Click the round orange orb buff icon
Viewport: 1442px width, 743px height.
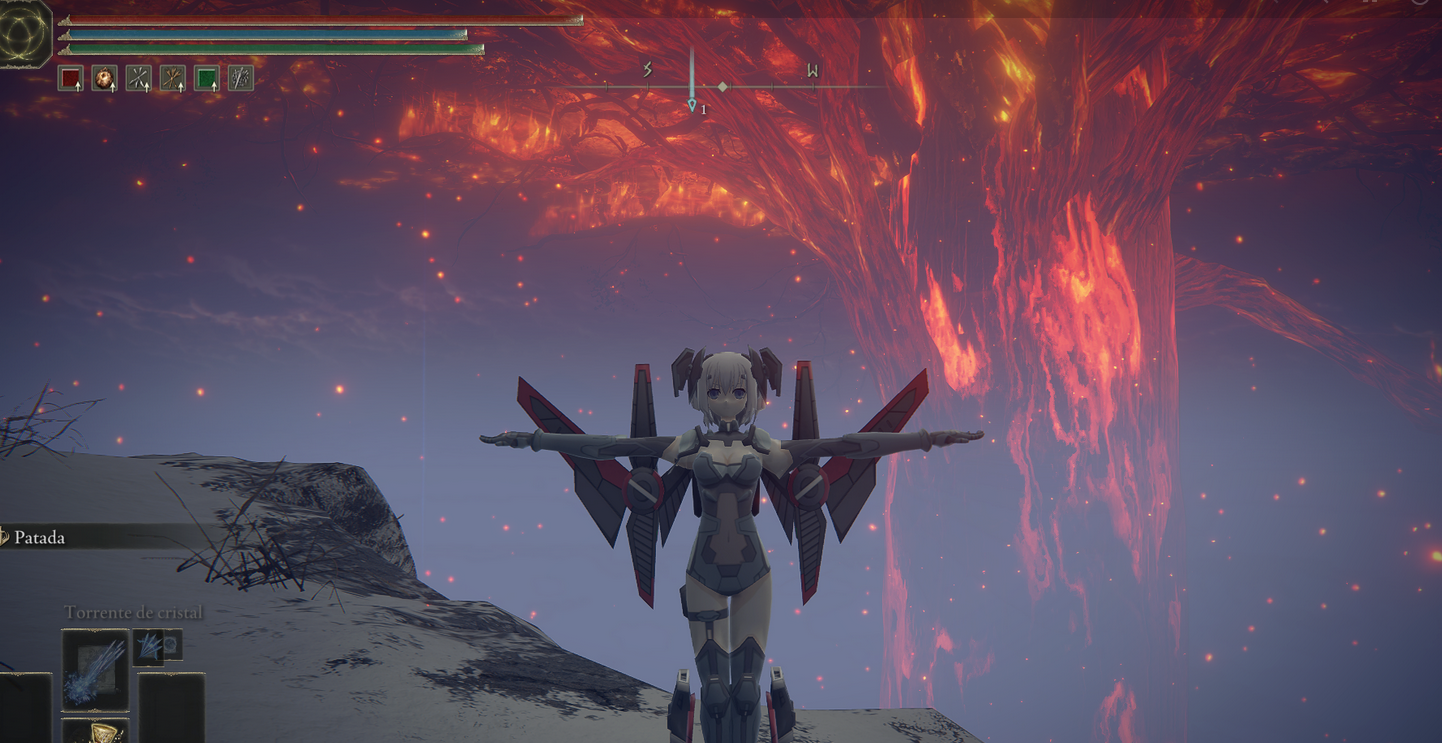104,78
